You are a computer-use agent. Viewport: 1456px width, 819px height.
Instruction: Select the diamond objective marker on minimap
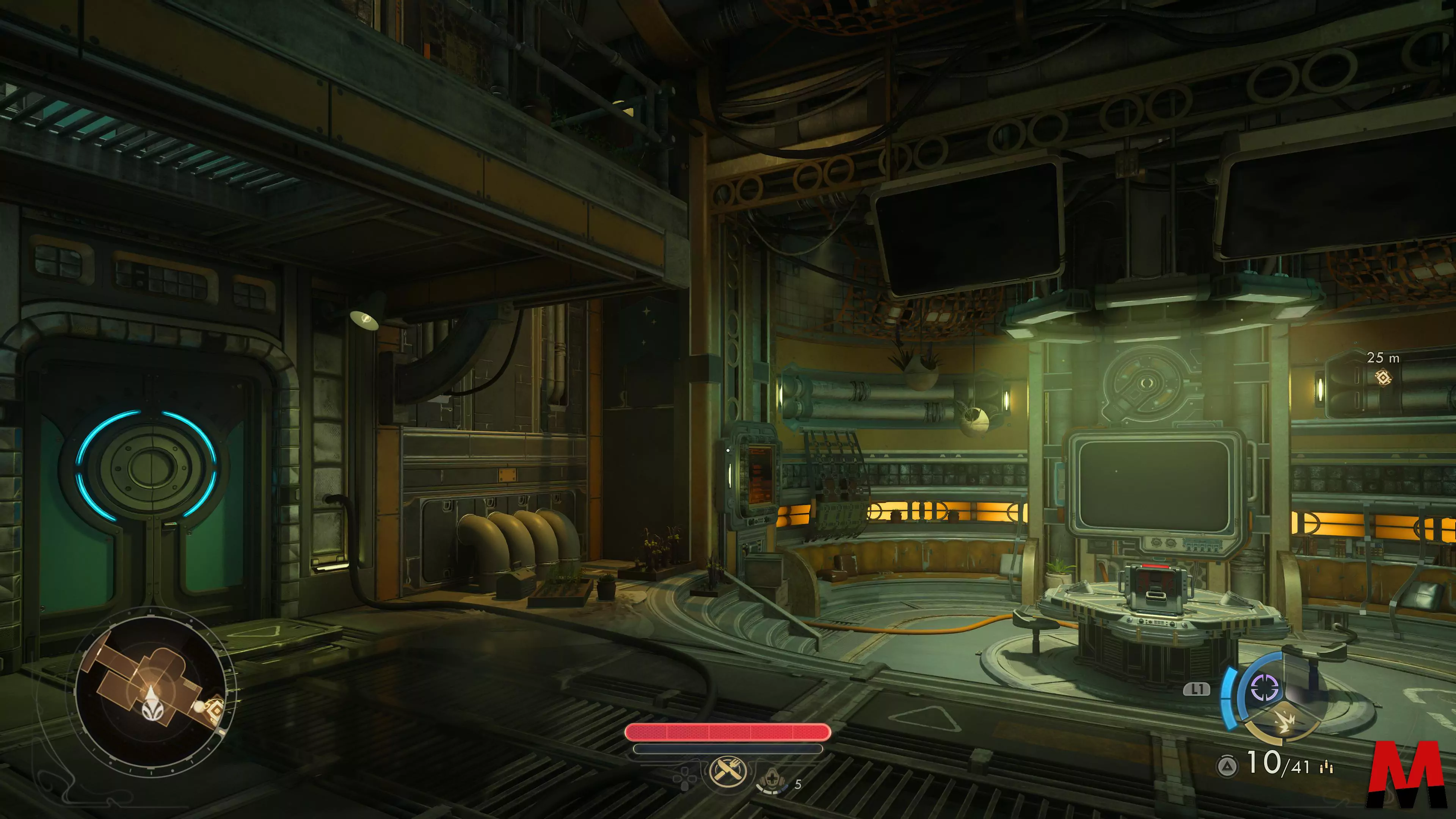point(214,708)
